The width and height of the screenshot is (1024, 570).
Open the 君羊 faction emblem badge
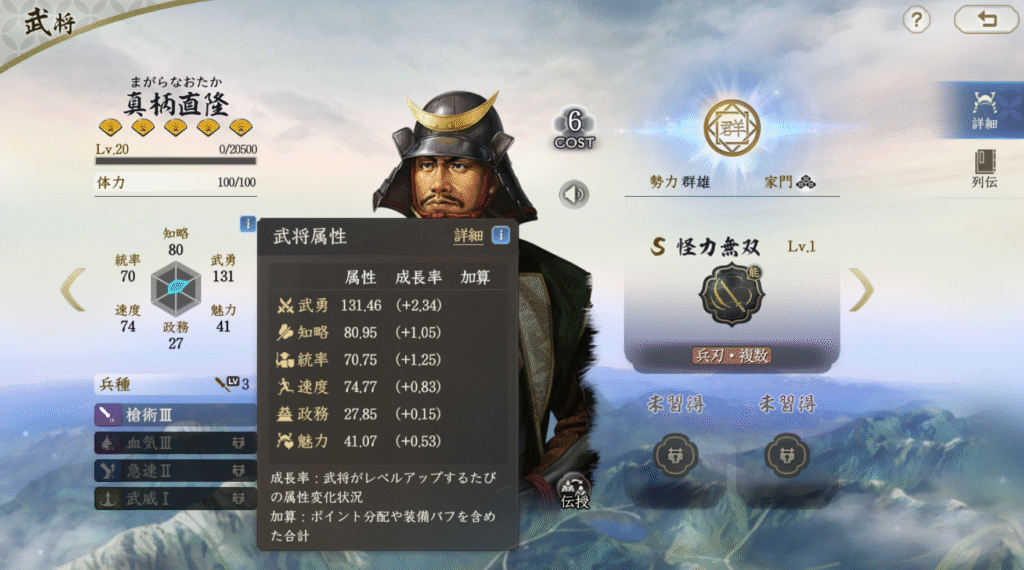(731, 129)
